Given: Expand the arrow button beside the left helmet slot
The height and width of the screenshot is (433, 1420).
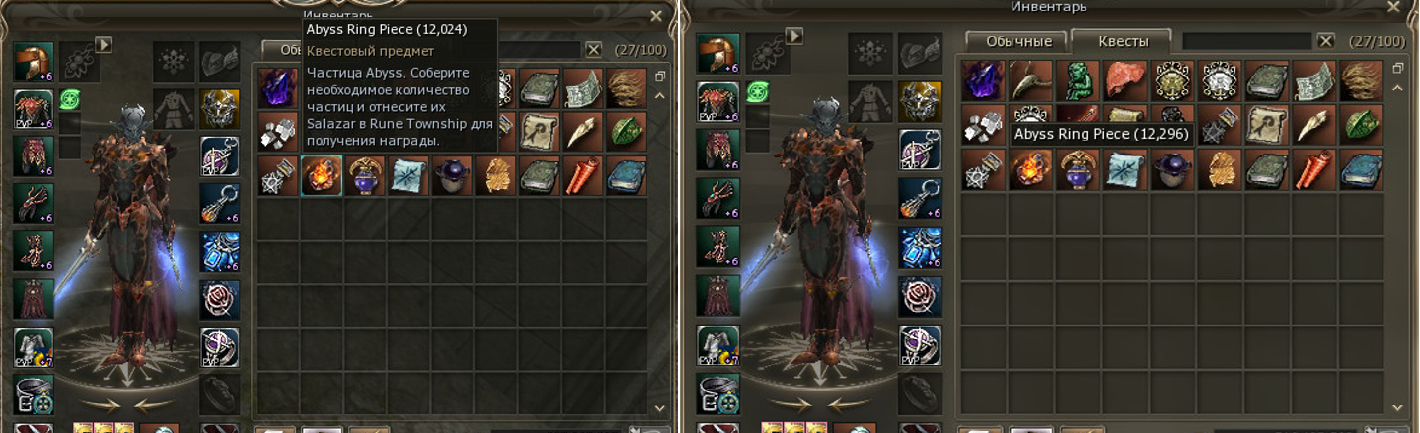Looking at the screenshot, I should [x=103, y=44].
